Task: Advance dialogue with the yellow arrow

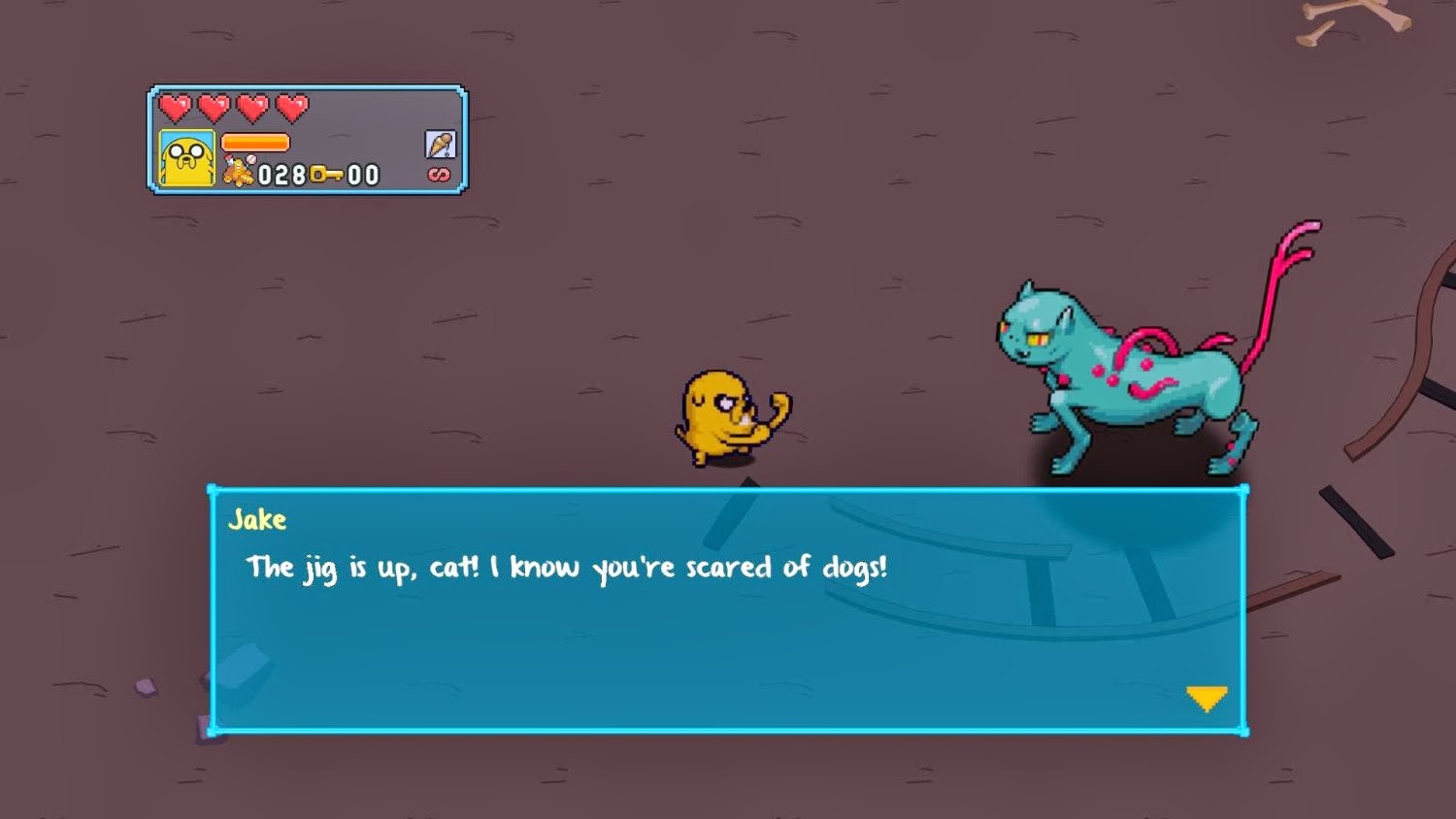Action: tap(1207, 698)
